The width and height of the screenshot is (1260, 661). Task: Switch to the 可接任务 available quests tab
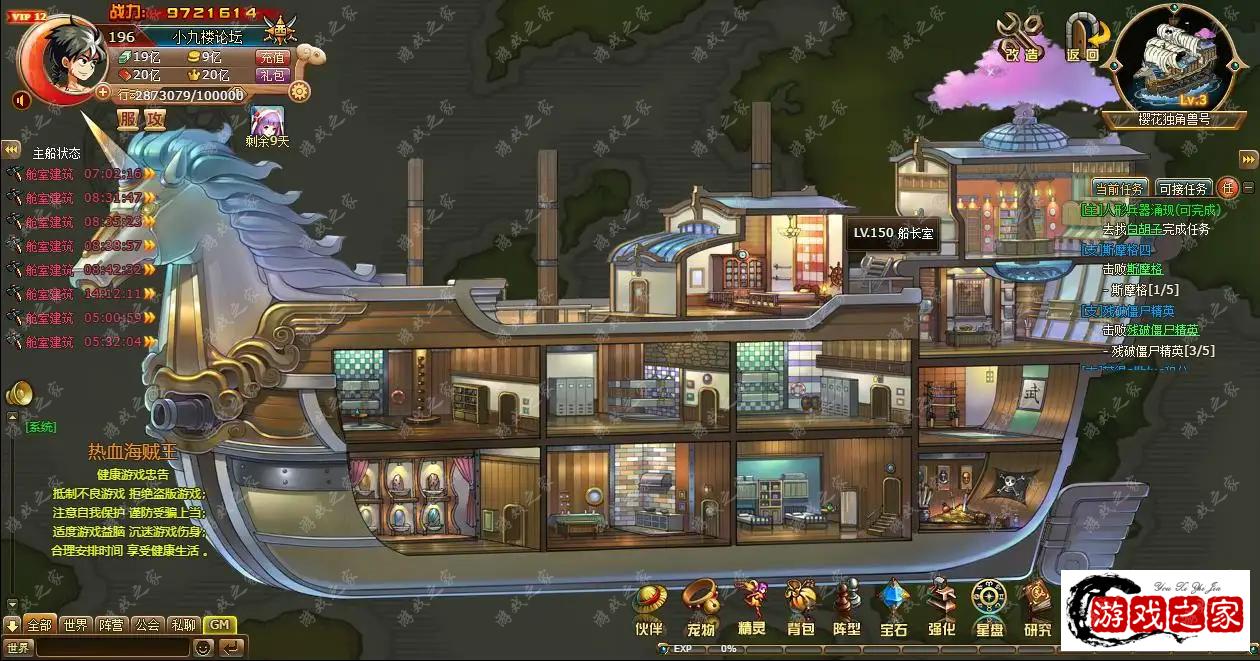pos(1183,188)
